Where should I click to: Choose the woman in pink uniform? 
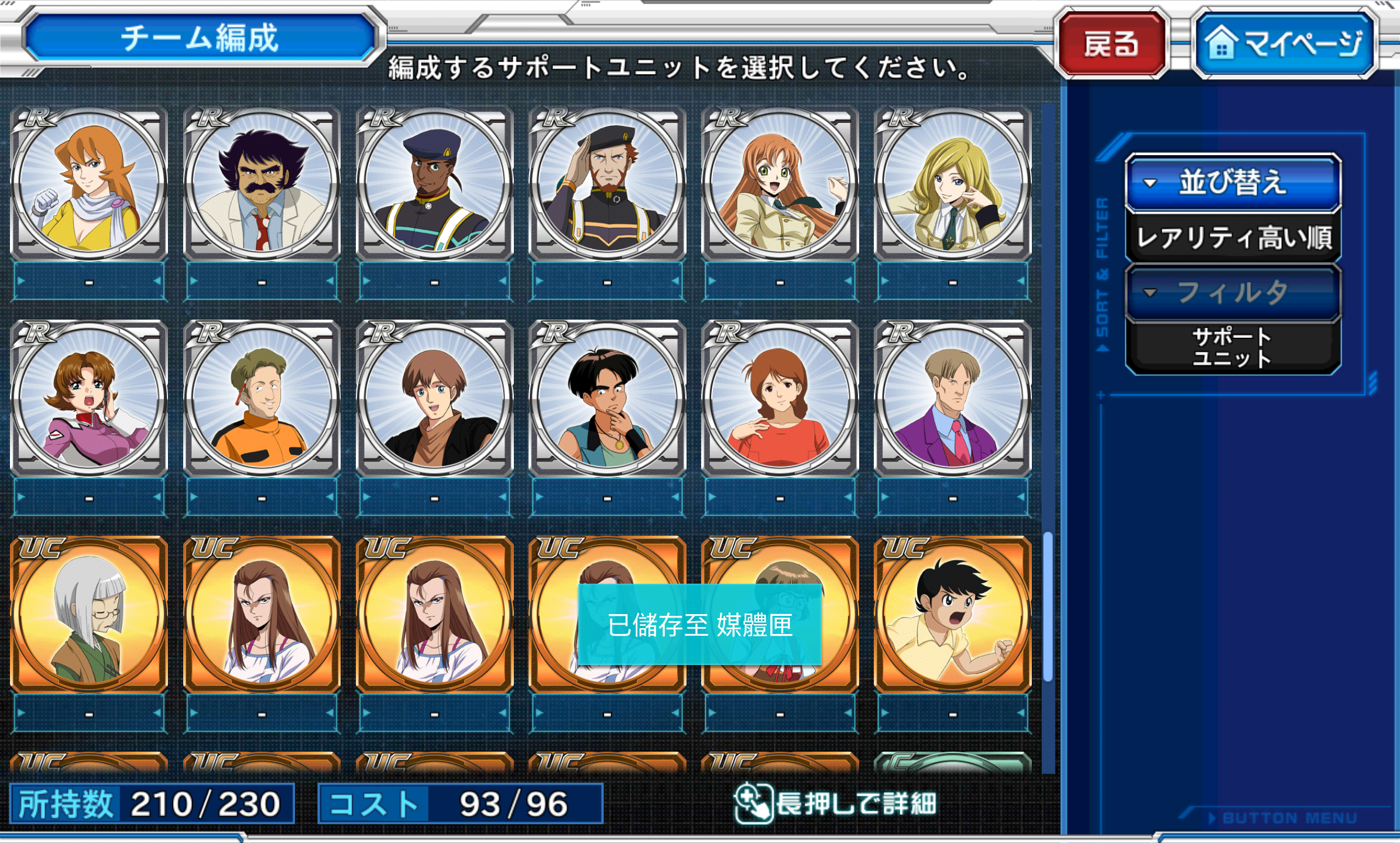[x=89, y=399]
